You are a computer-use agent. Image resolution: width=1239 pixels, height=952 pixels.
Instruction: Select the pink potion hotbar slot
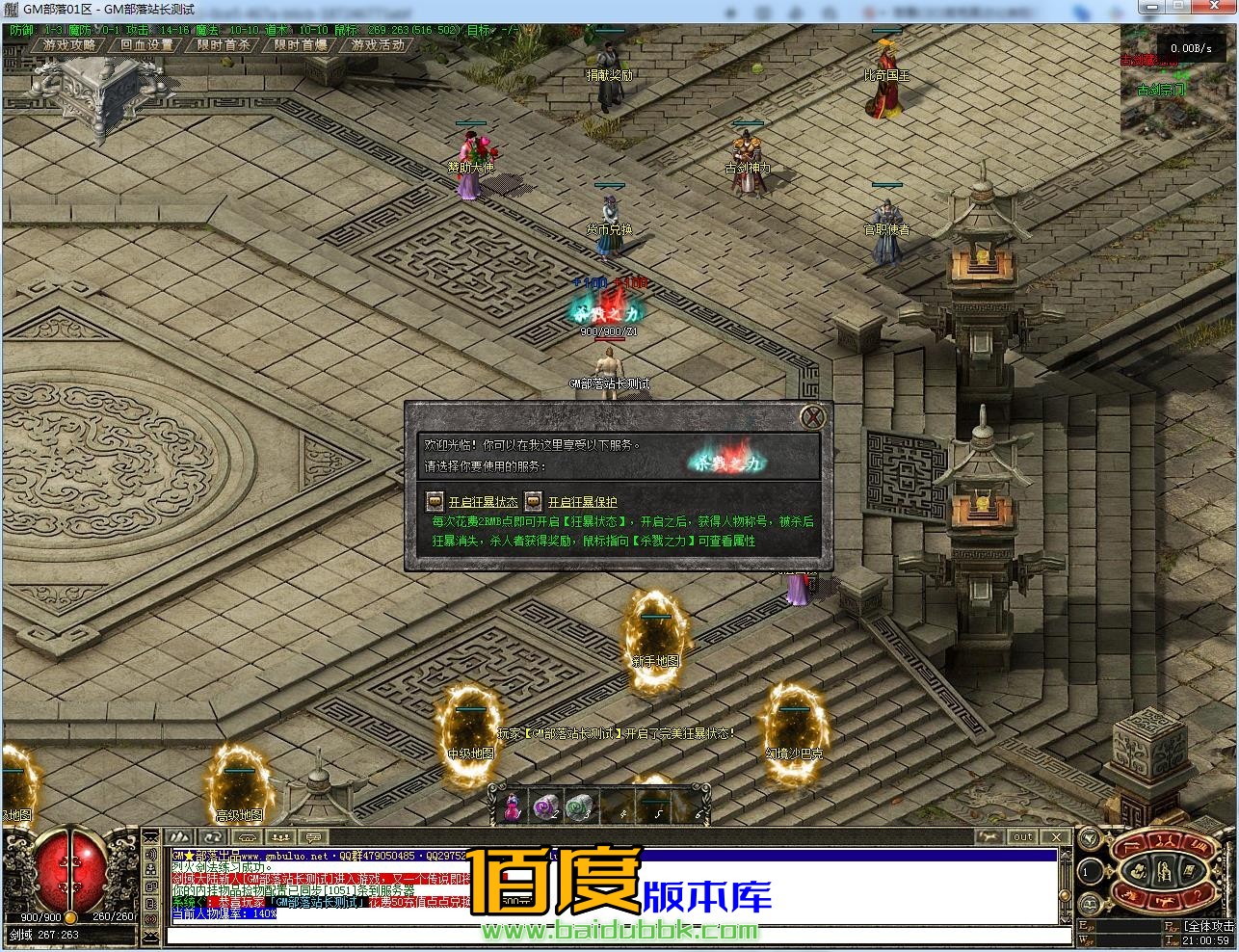(x=514, y=806)
